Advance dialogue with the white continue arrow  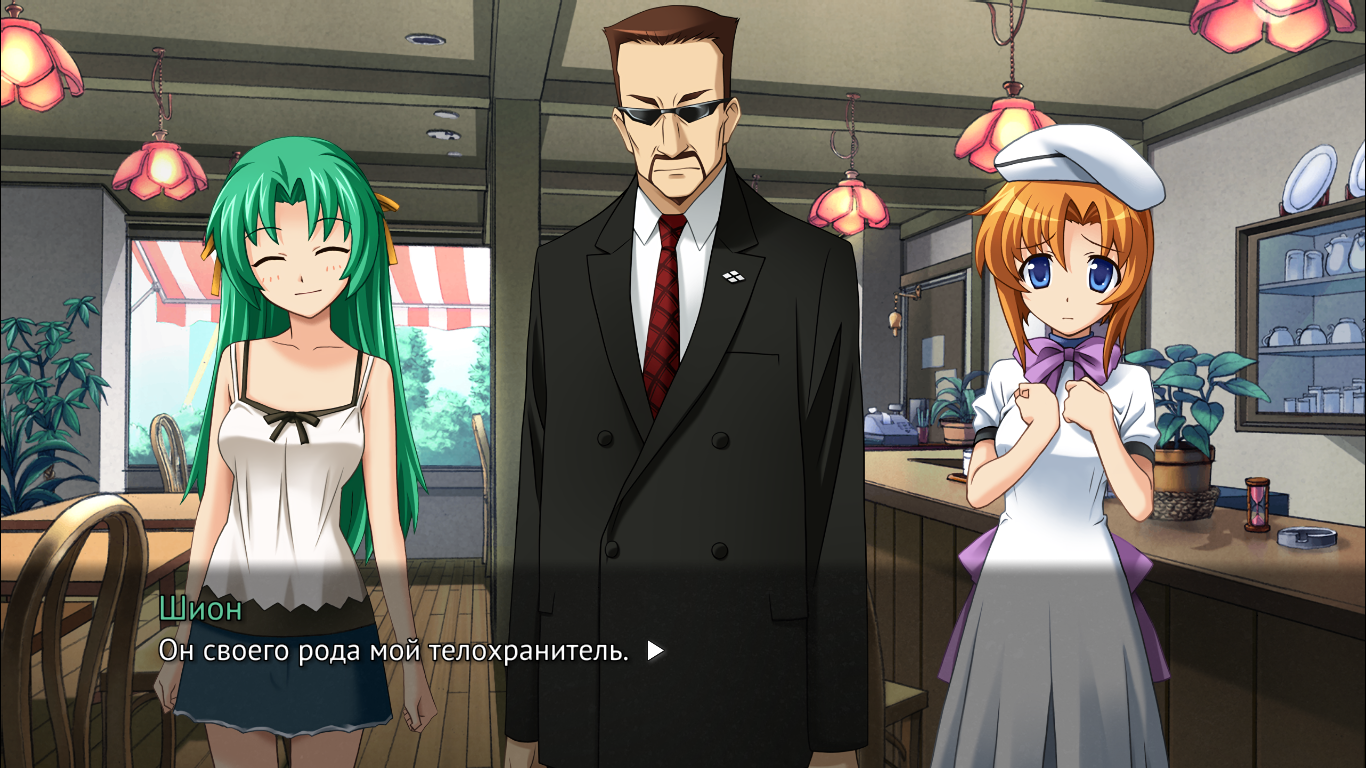tap(655, 651)
